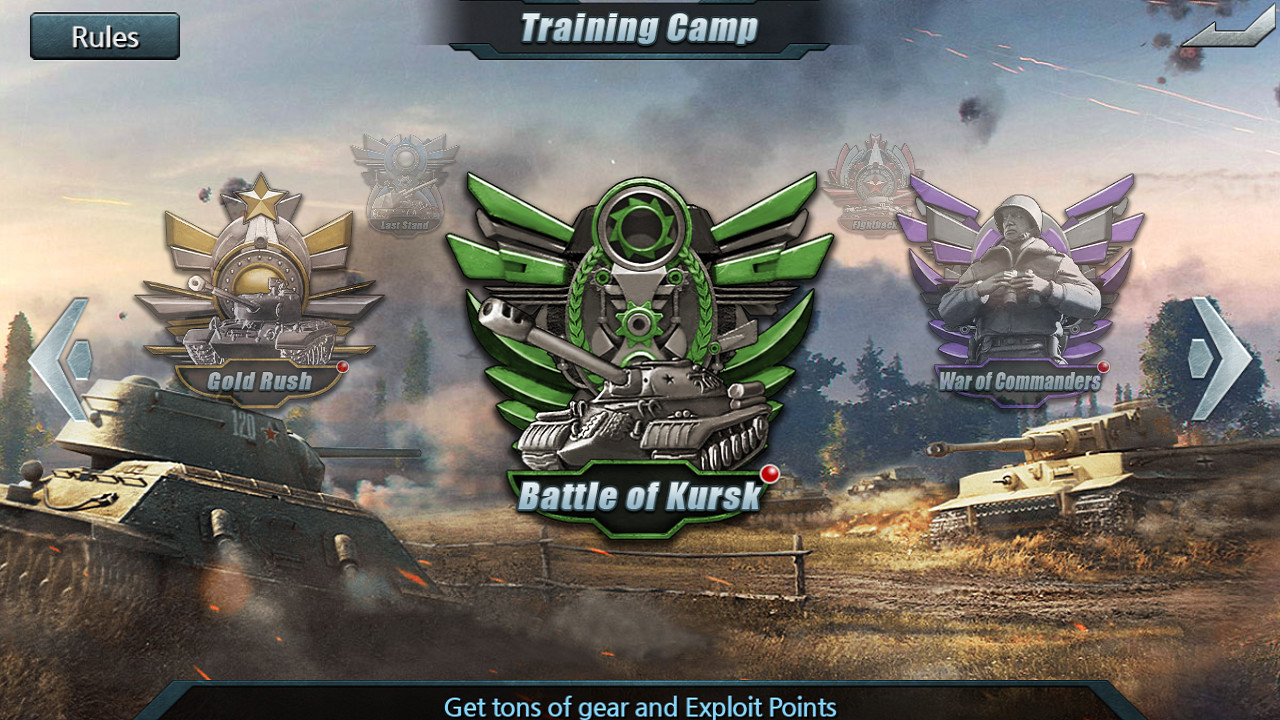Tap the red dot beside Gold Rush label
Image resolution: width=1280 pixels, height=720 pixels.
(341, 367)
